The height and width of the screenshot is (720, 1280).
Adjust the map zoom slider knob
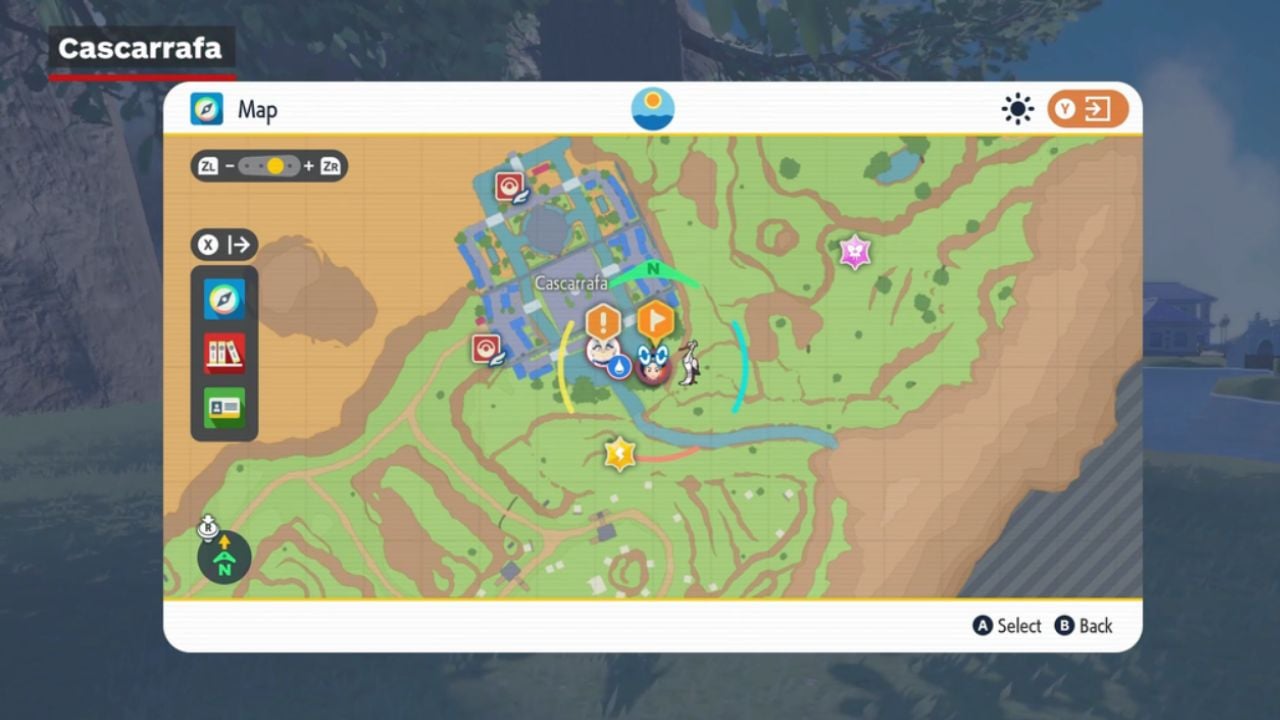pos(275,166)
